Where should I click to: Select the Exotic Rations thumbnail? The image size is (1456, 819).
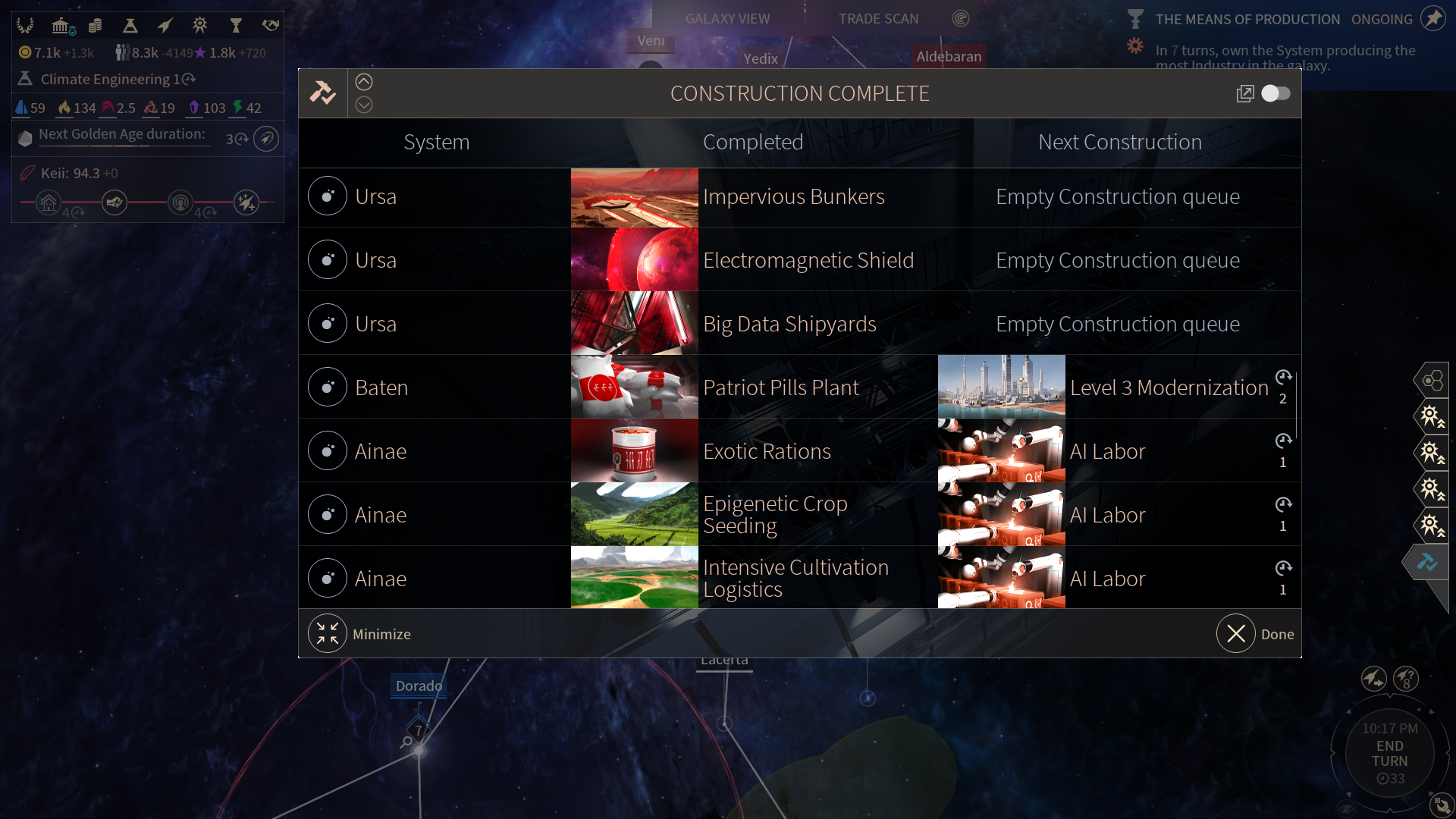coord(634,451)
